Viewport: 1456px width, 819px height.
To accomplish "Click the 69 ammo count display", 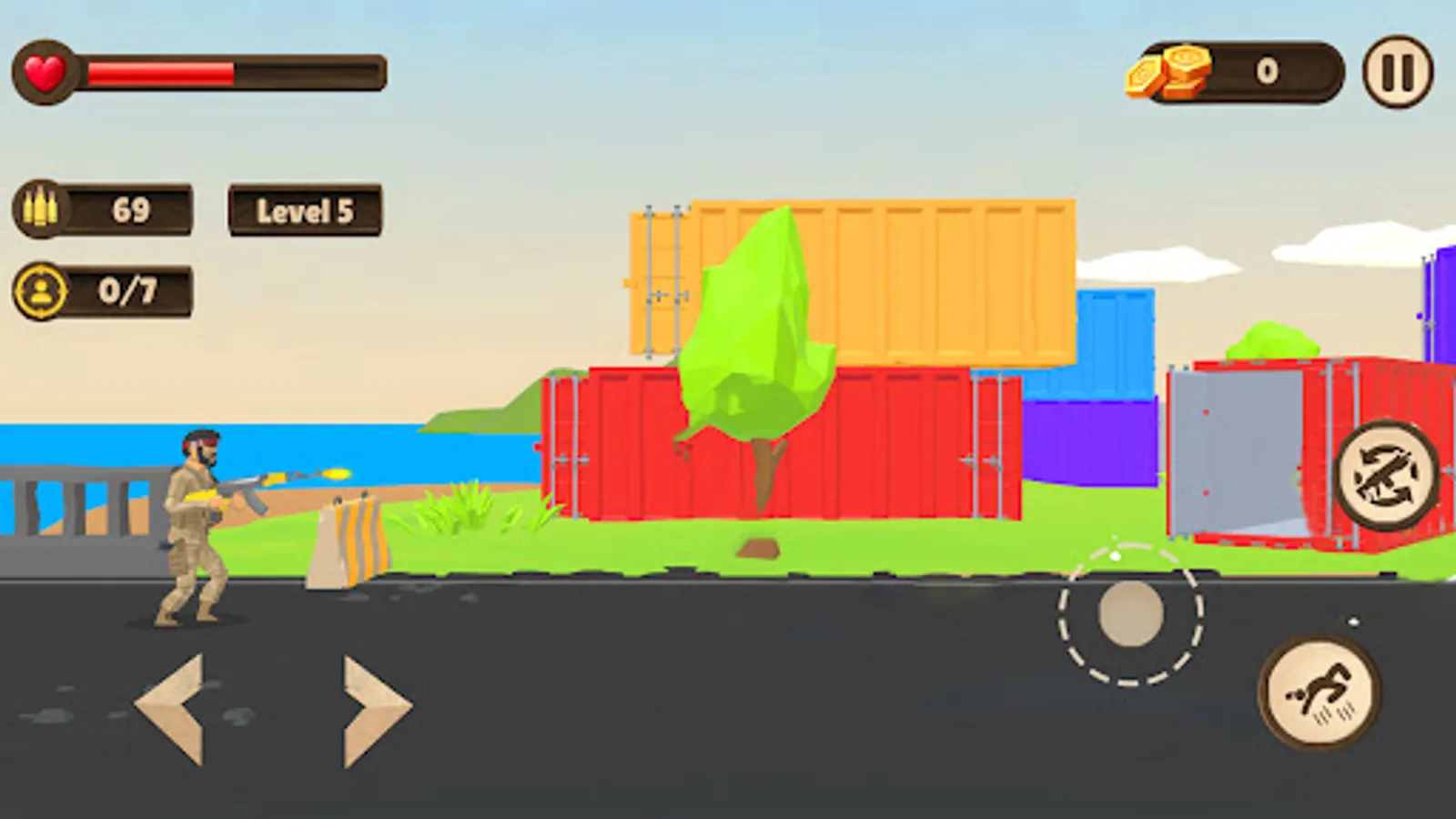I will tap(129, 209).
